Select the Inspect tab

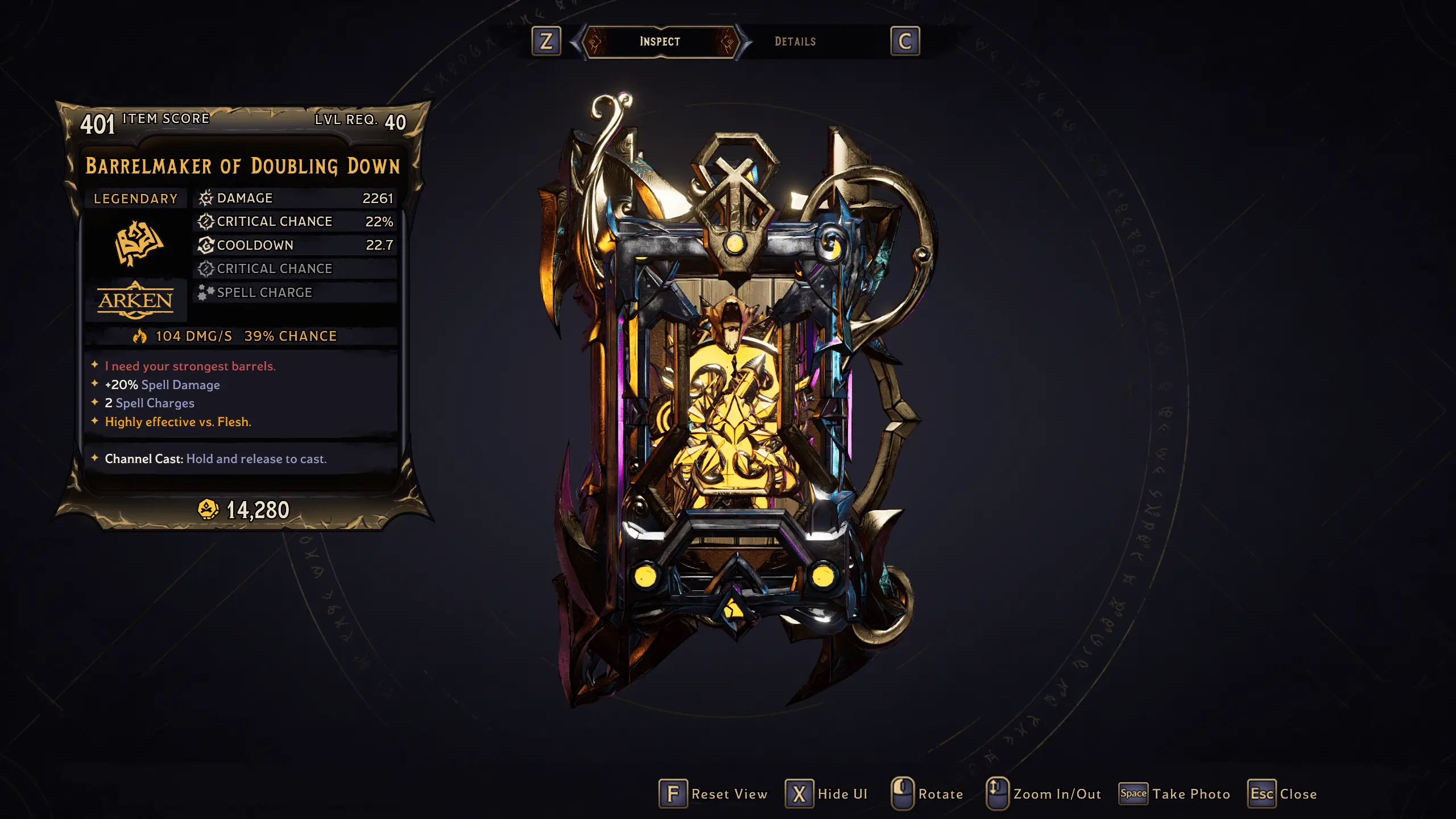click(660, 40)
